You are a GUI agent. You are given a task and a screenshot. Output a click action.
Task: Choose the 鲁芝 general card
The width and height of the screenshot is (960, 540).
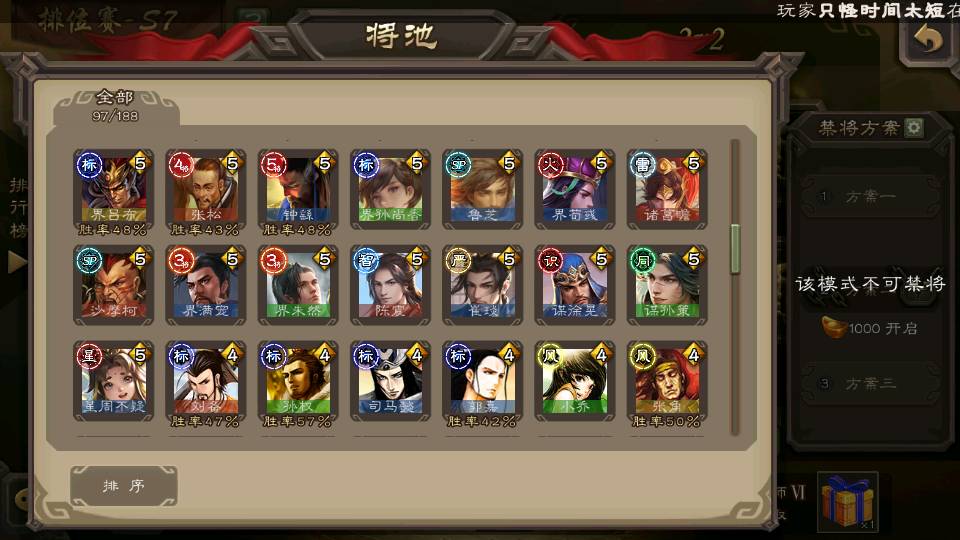tap(482, 189)
